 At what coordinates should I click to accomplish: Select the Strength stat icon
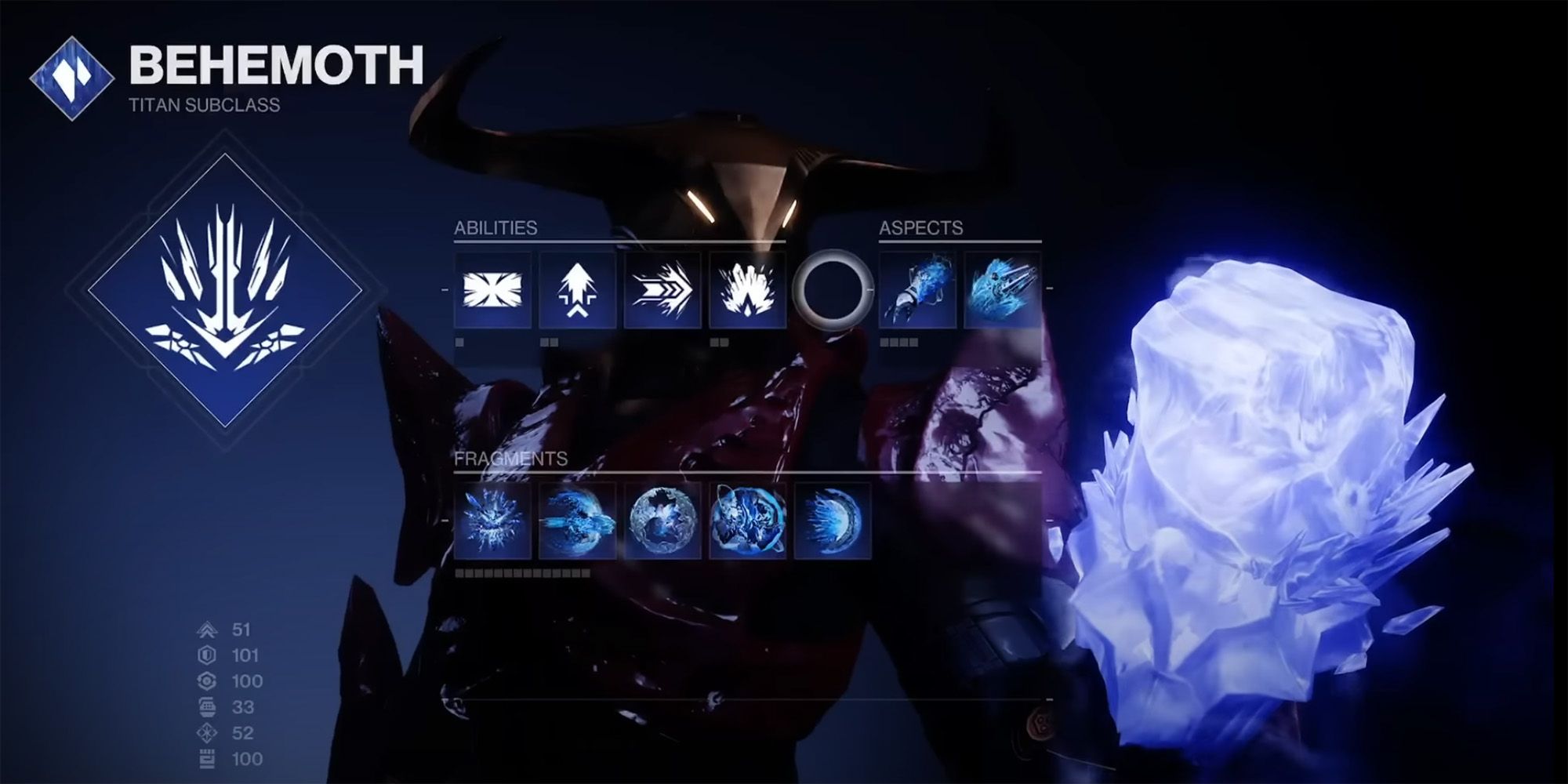[207, 757]
